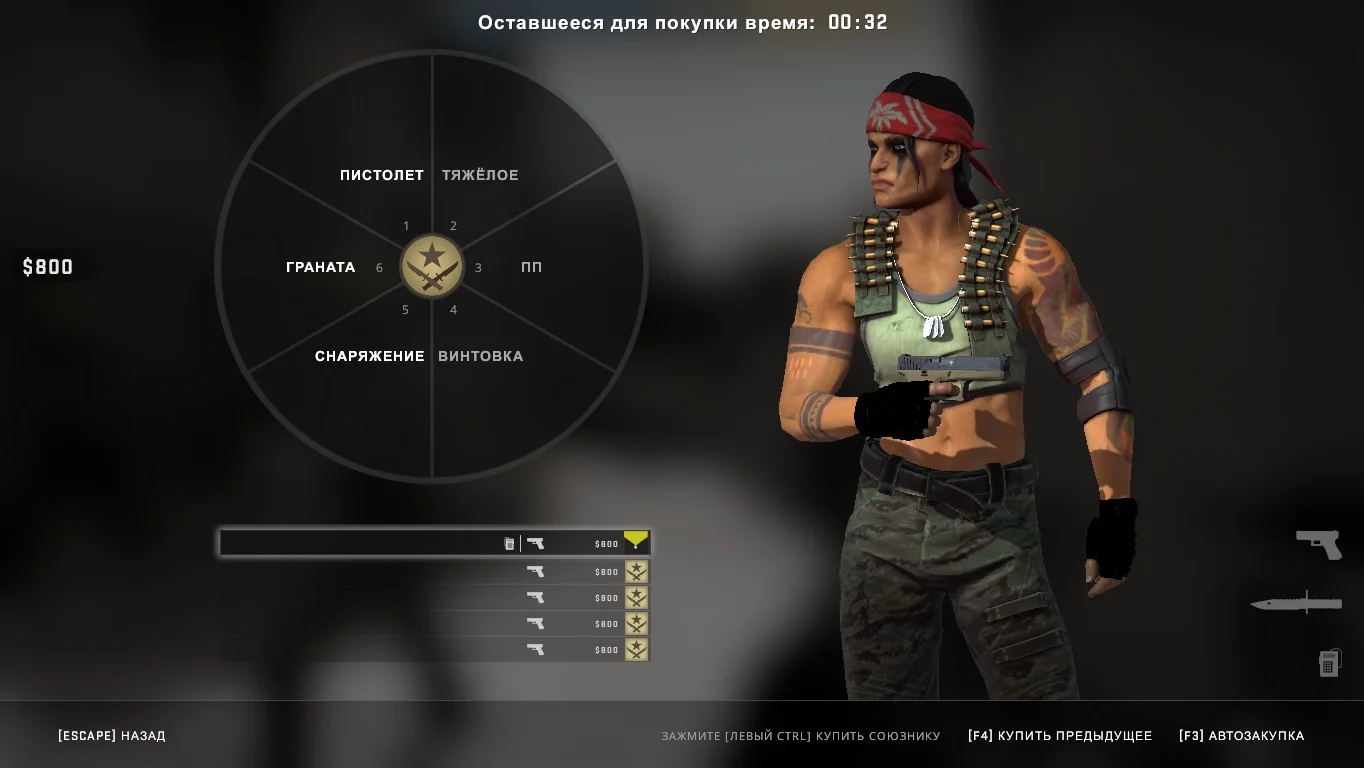Choose the ПП submachine gun category

tap(531, 267)
